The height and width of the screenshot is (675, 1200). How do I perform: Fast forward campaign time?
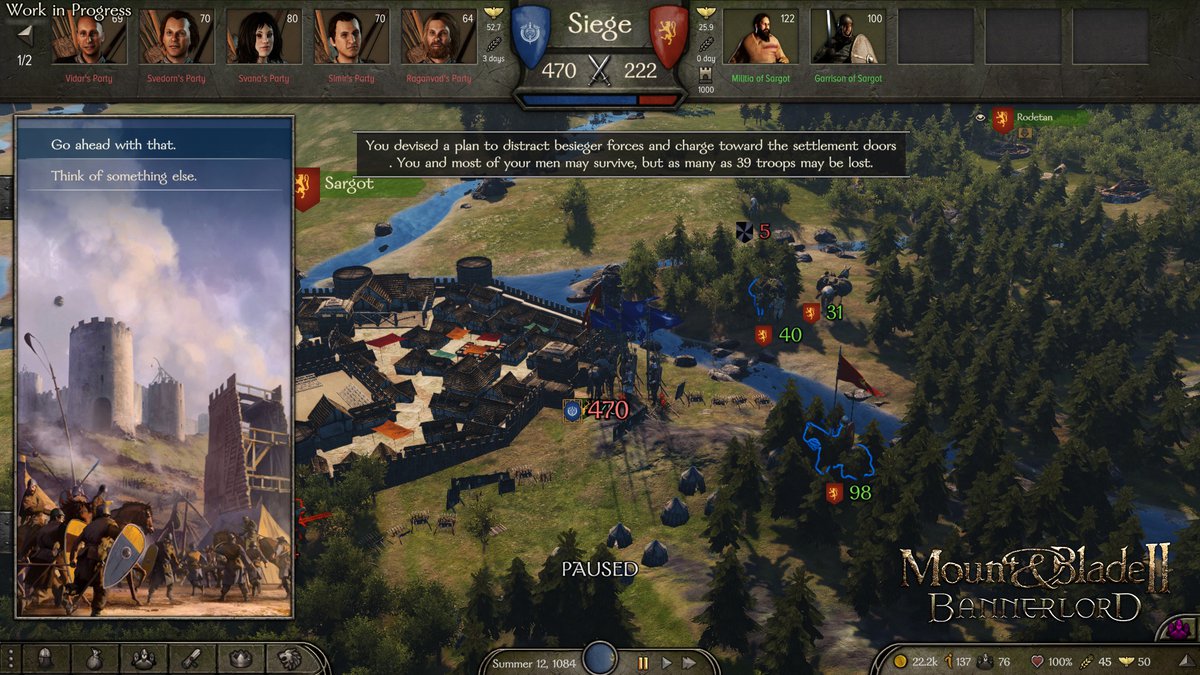pyautogui.click(x=689, y=662)
